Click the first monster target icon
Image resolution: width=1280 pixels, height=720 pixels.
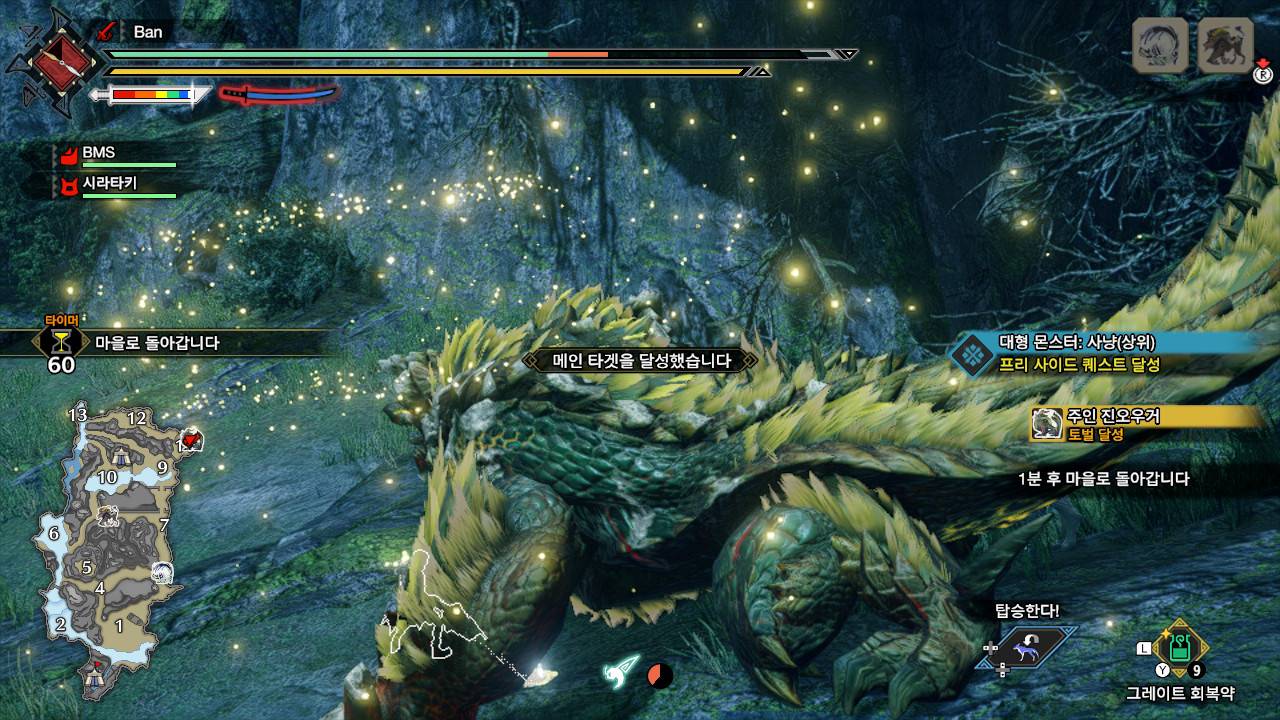click(1159, 45)
